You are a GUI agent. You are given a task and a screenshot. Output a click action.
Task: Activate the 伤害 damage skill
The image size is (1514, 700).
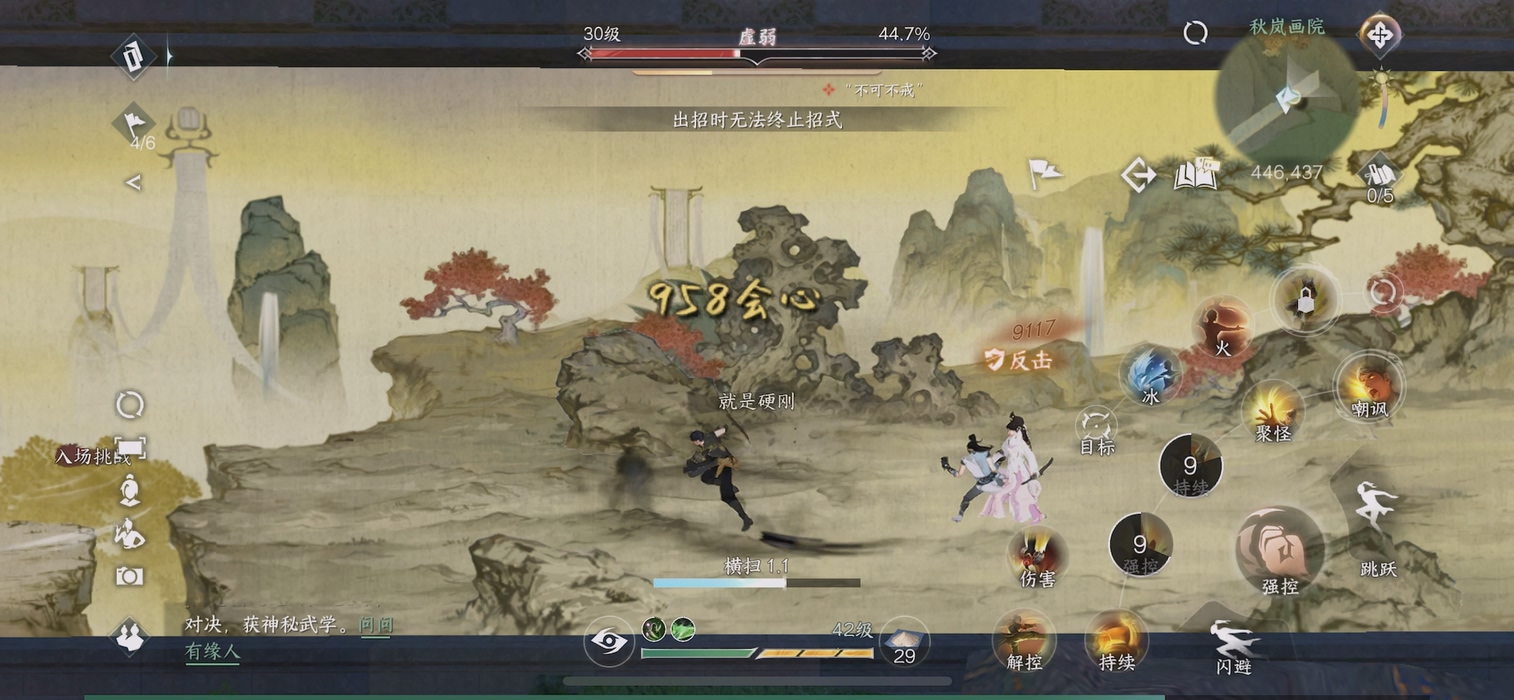(x=1036, y=556)
